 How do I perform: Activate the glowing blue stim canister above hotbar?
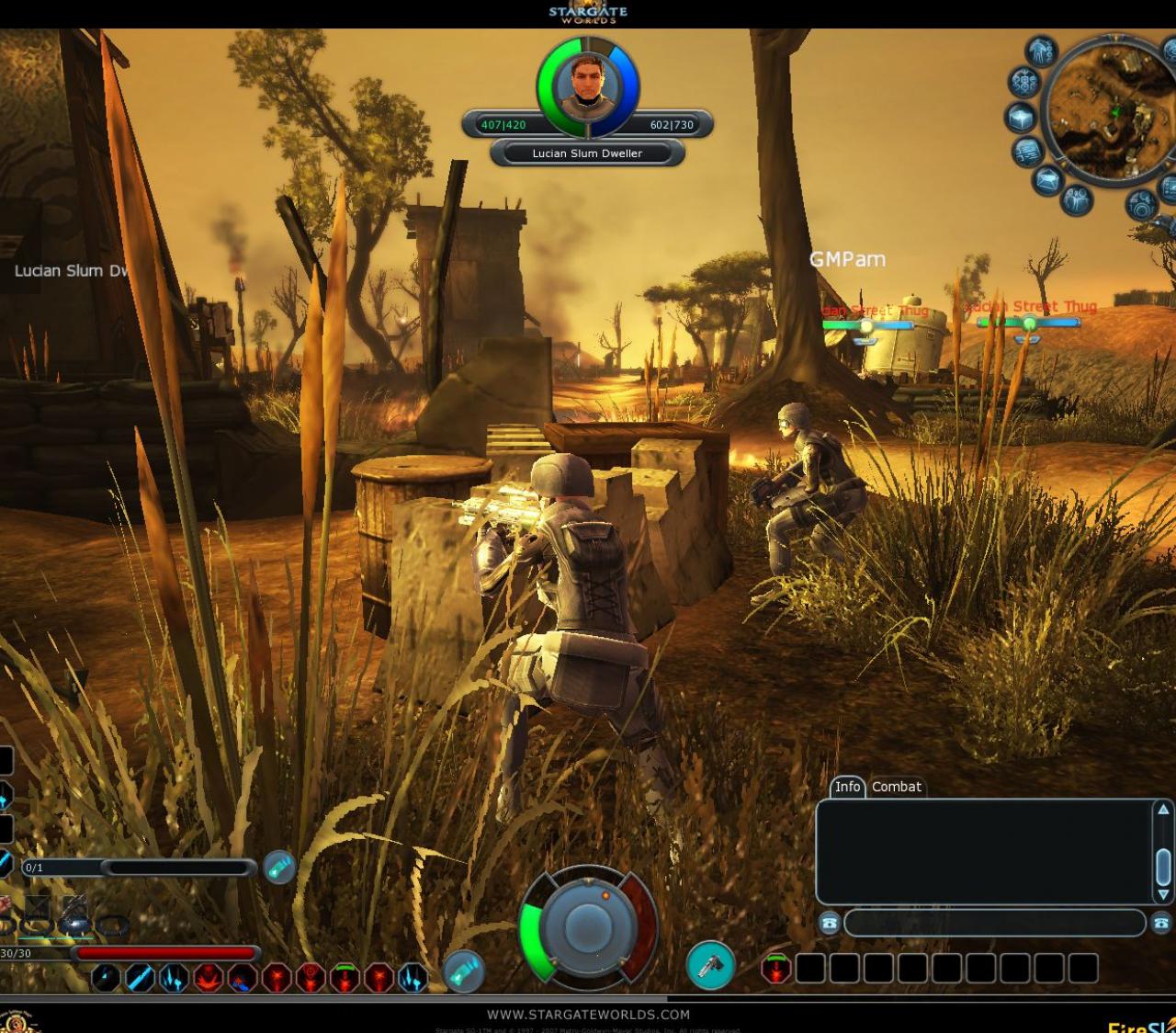click(279, 868)
